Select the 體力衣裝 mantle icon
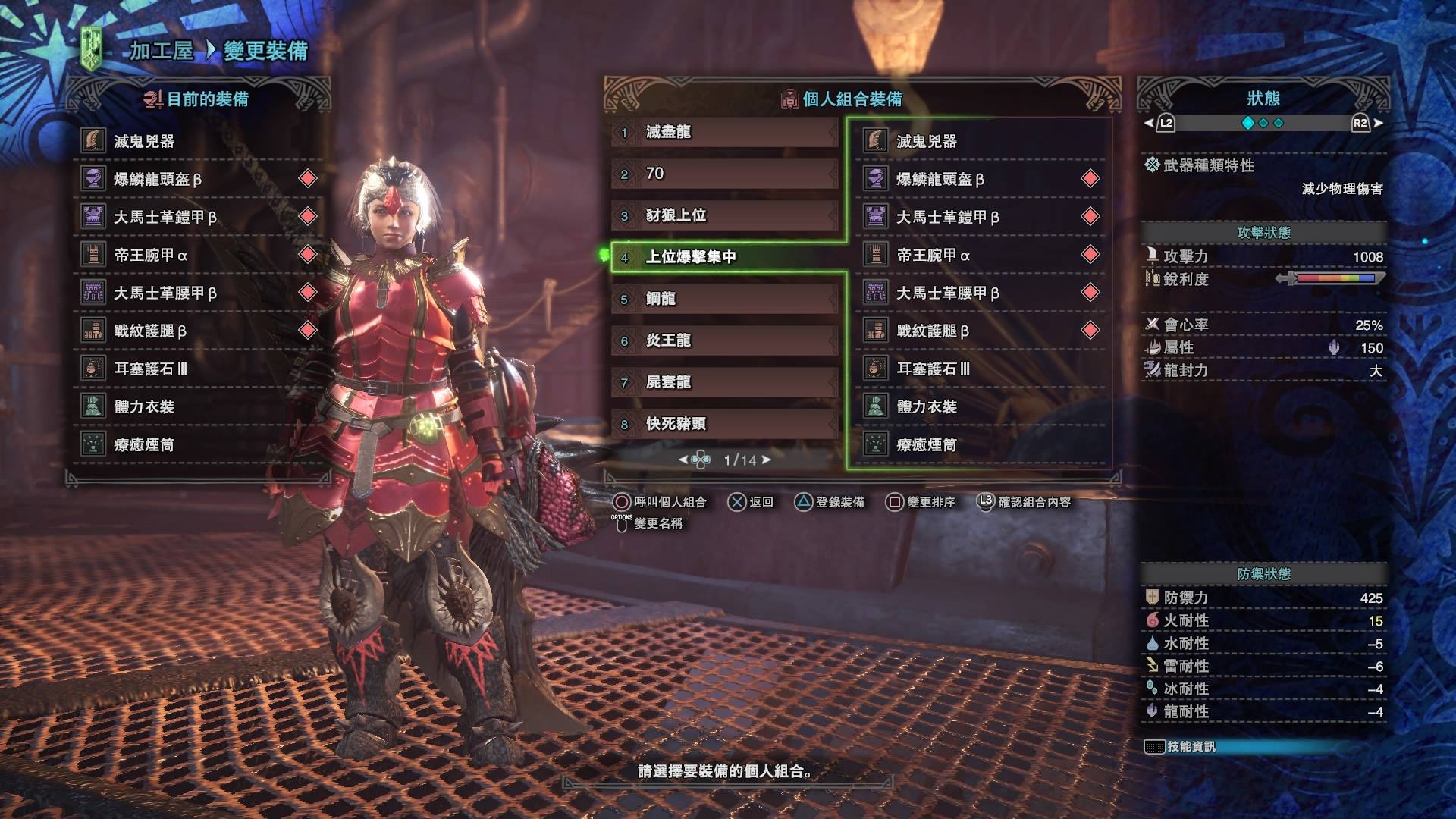Viewport: 1456px width, 819px height. (93, 407)
